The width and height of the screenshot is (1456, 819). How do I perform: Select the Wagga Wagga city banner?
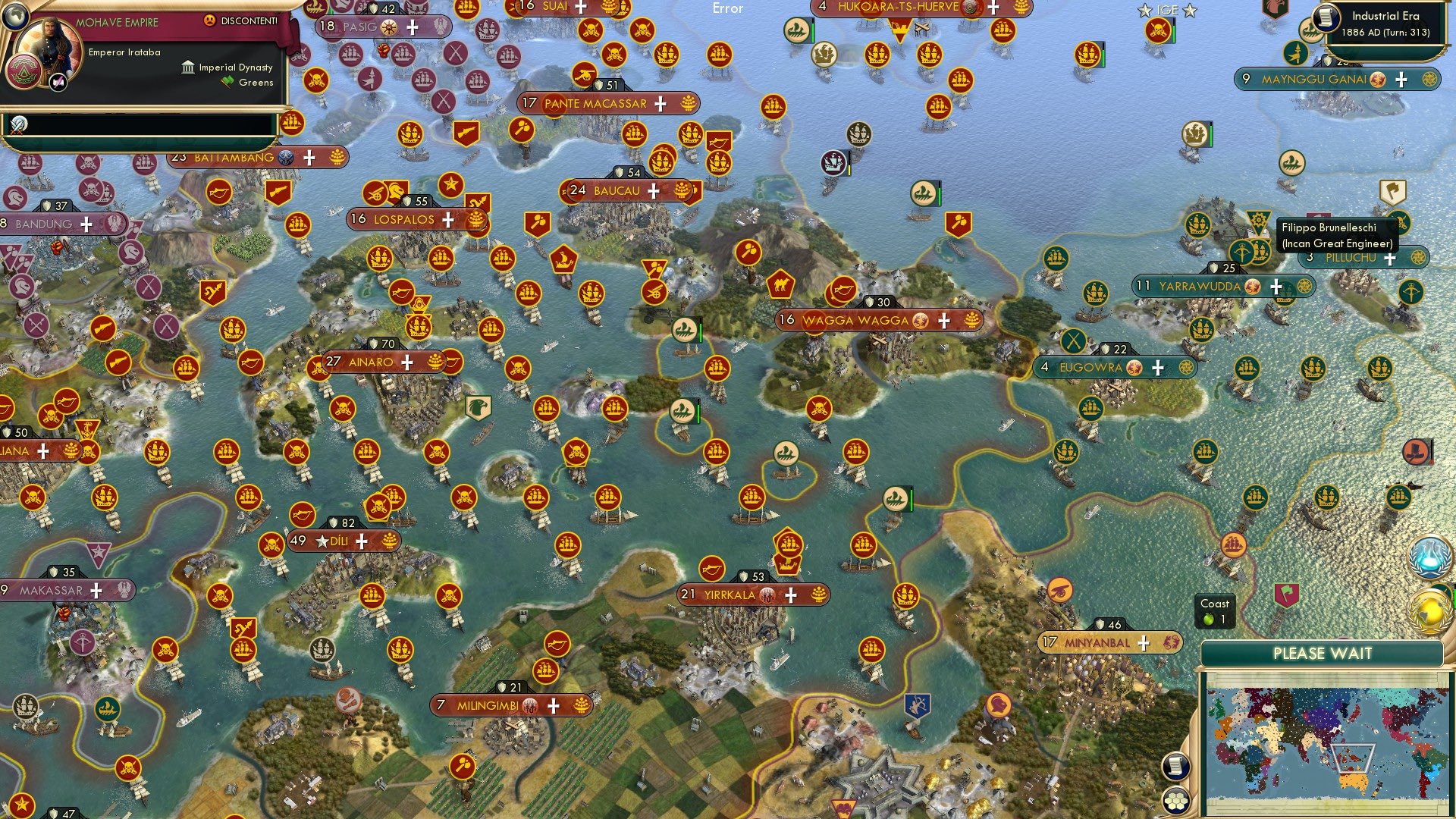coord(855,321)
